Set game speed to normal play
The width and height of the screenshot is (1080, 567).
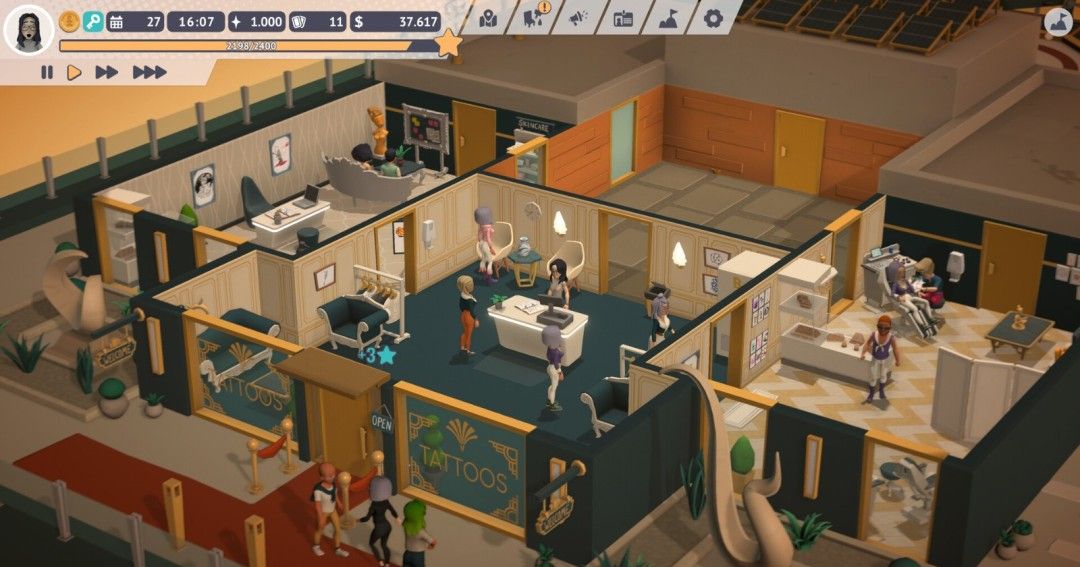coord(74,72)
